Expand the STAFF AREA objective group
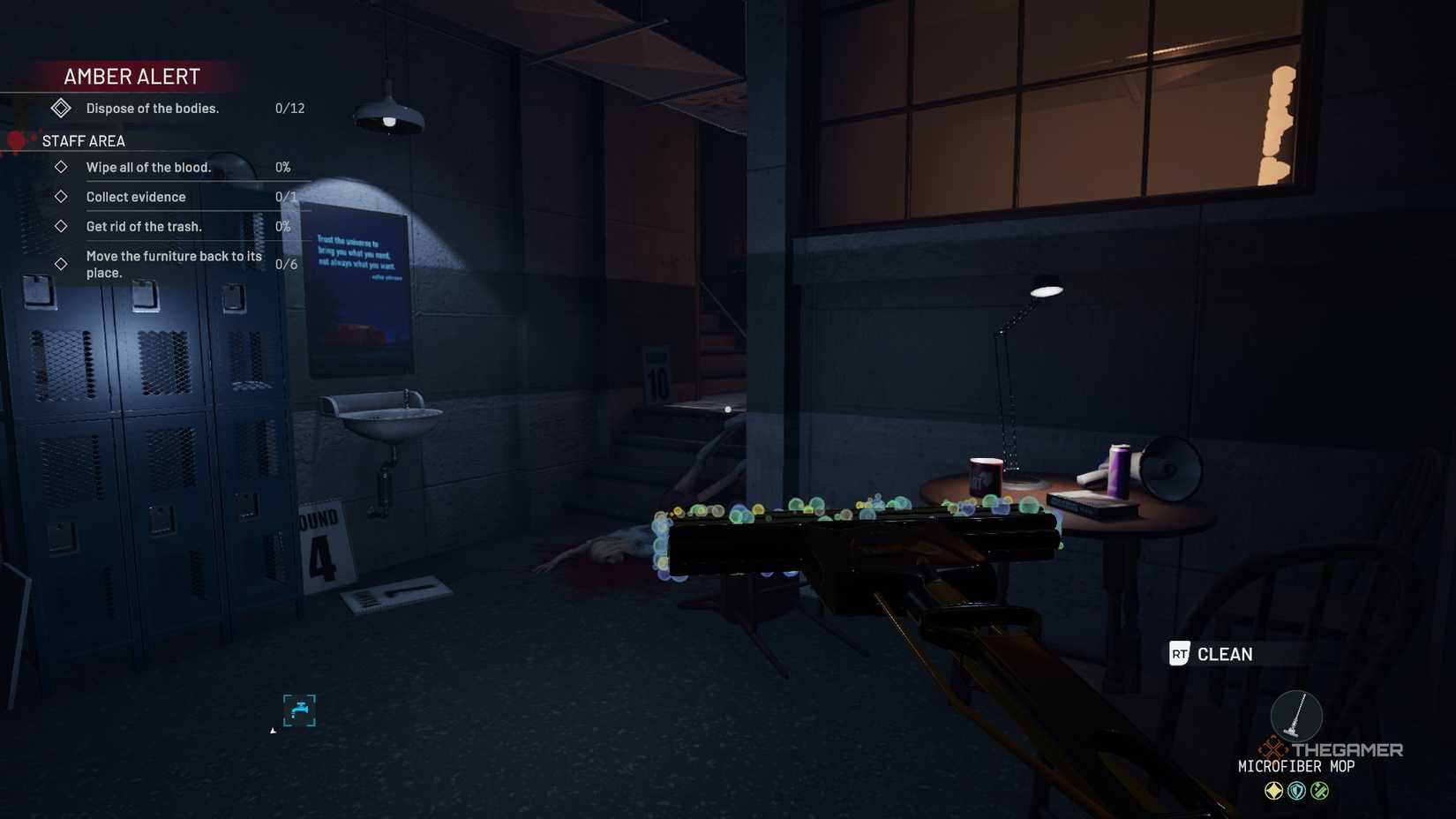The height and width of the screenshot is (819, 1456). pyautogui.click(x=82, y=141)
